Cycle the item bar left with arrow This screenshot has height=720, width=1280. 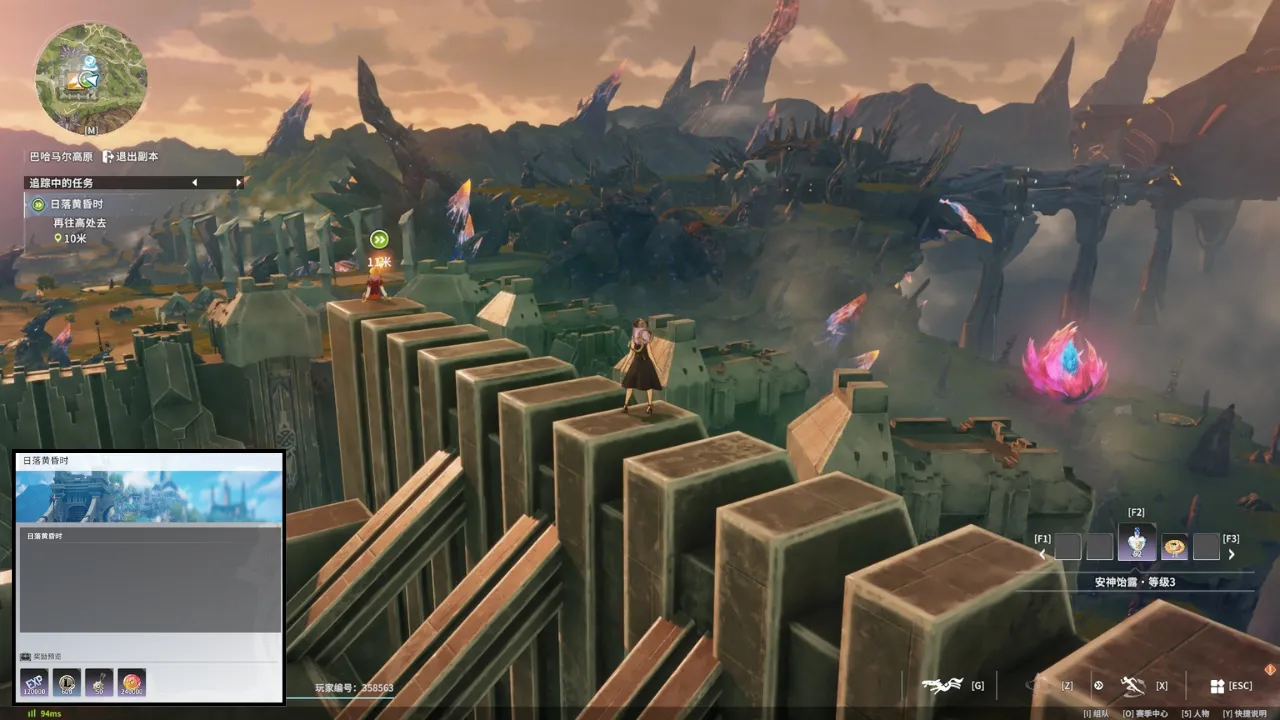pyautogui.click(x=1042, y=554)
